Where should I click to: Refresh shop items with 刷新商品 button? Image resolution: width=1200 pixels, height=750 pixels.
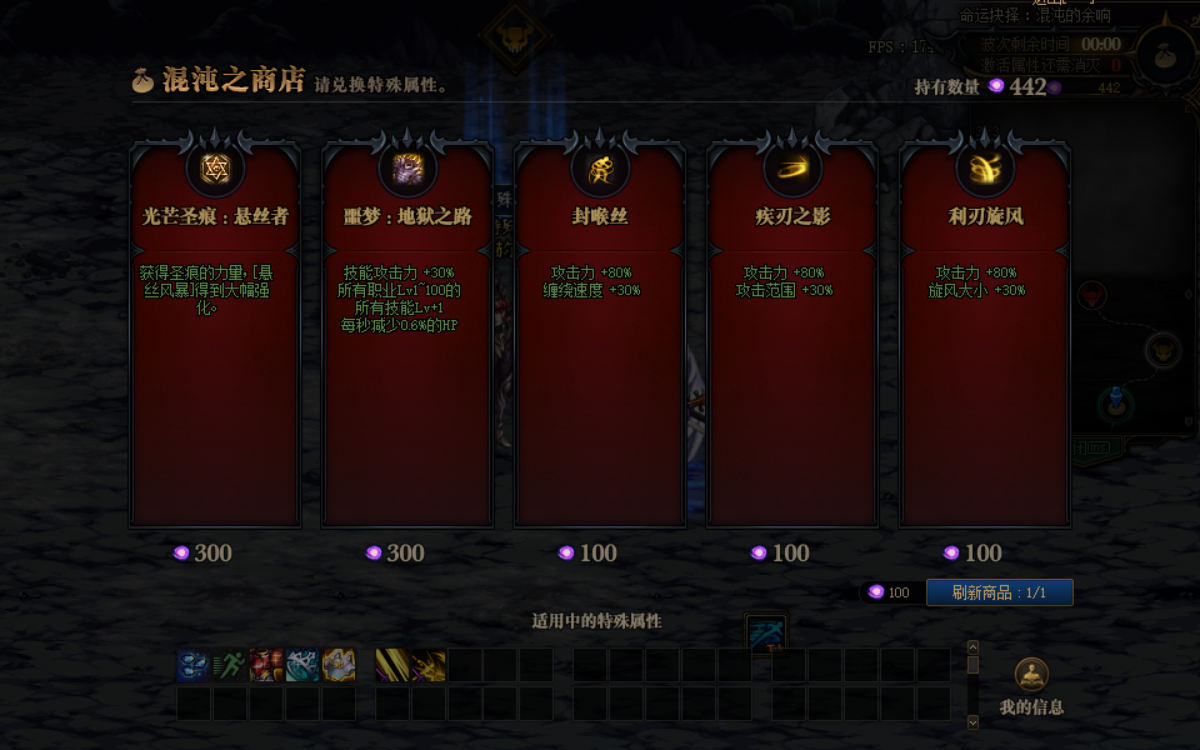[999, 592]
